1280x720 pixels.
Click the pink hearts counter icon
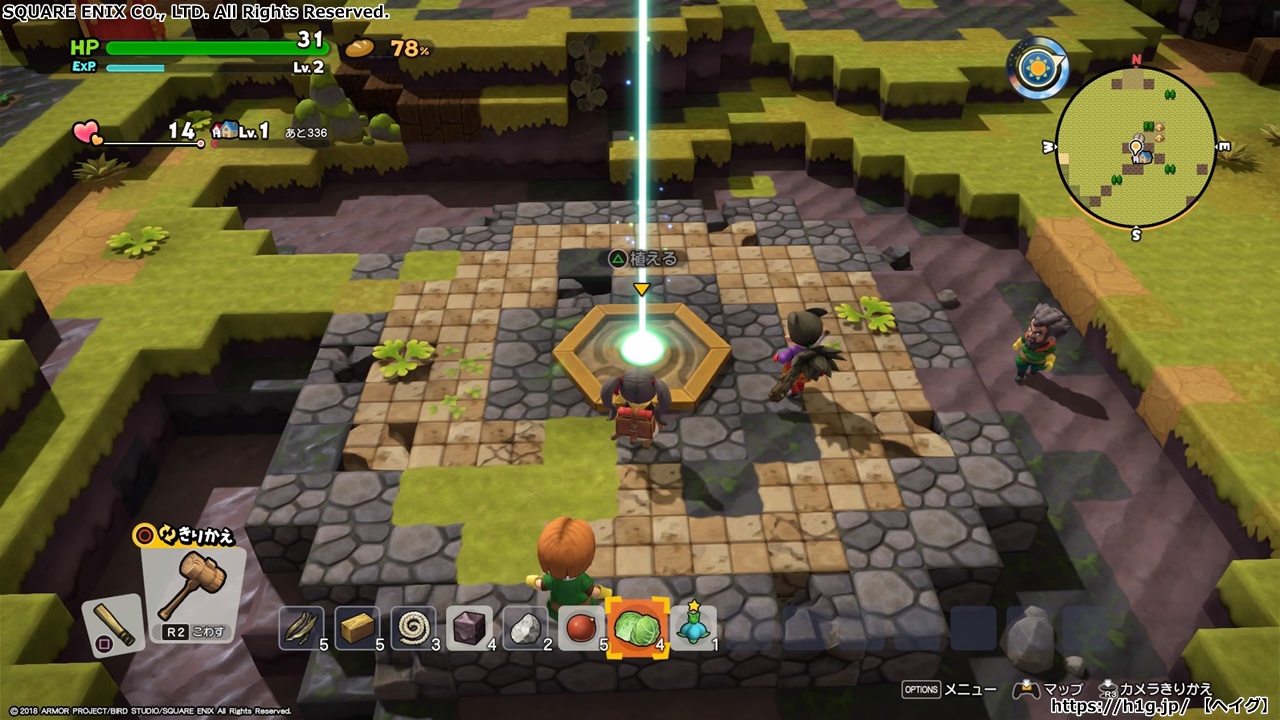88,132
